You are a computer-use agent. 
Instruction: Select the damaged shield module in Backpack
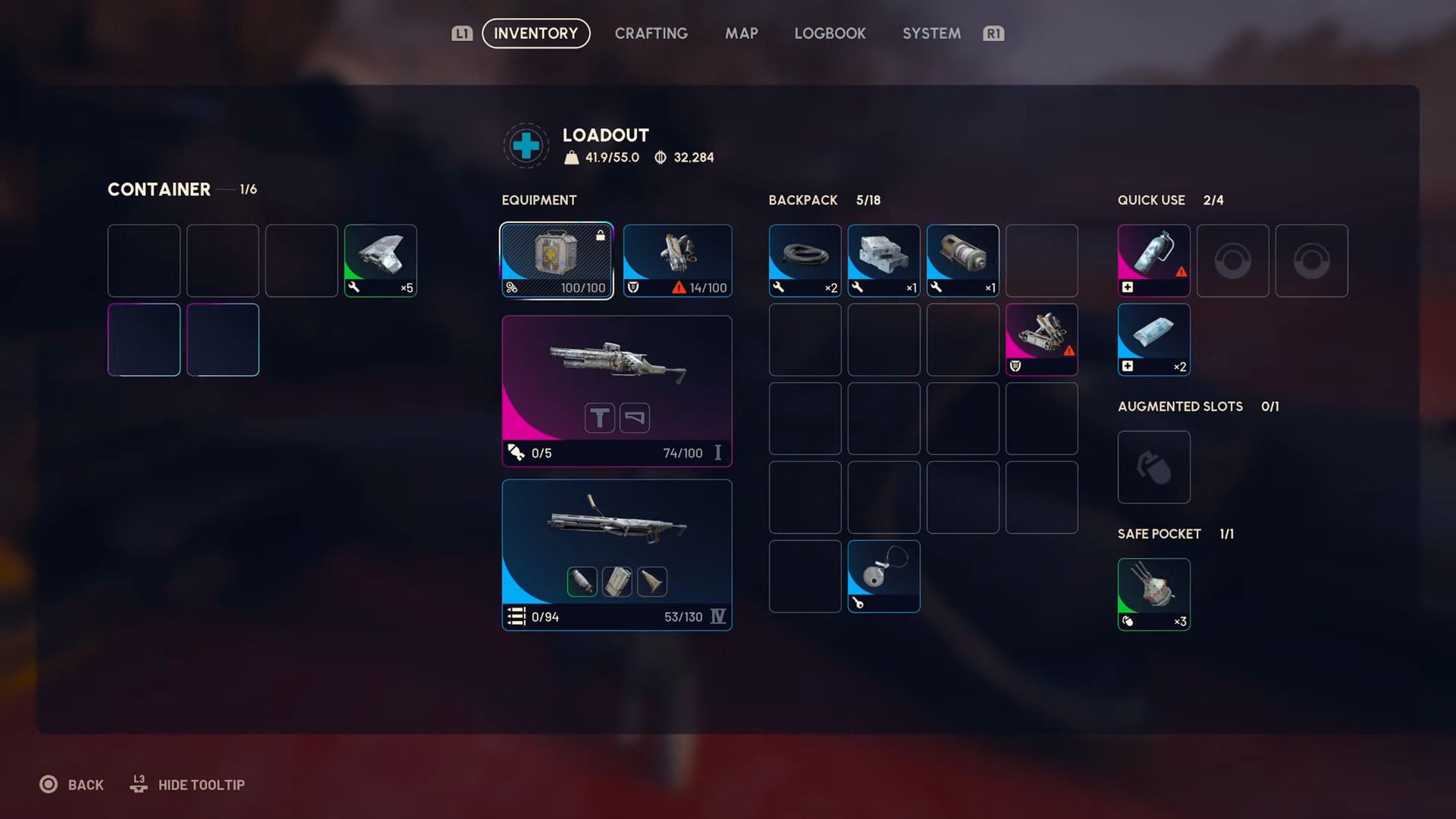[1041, 339]
